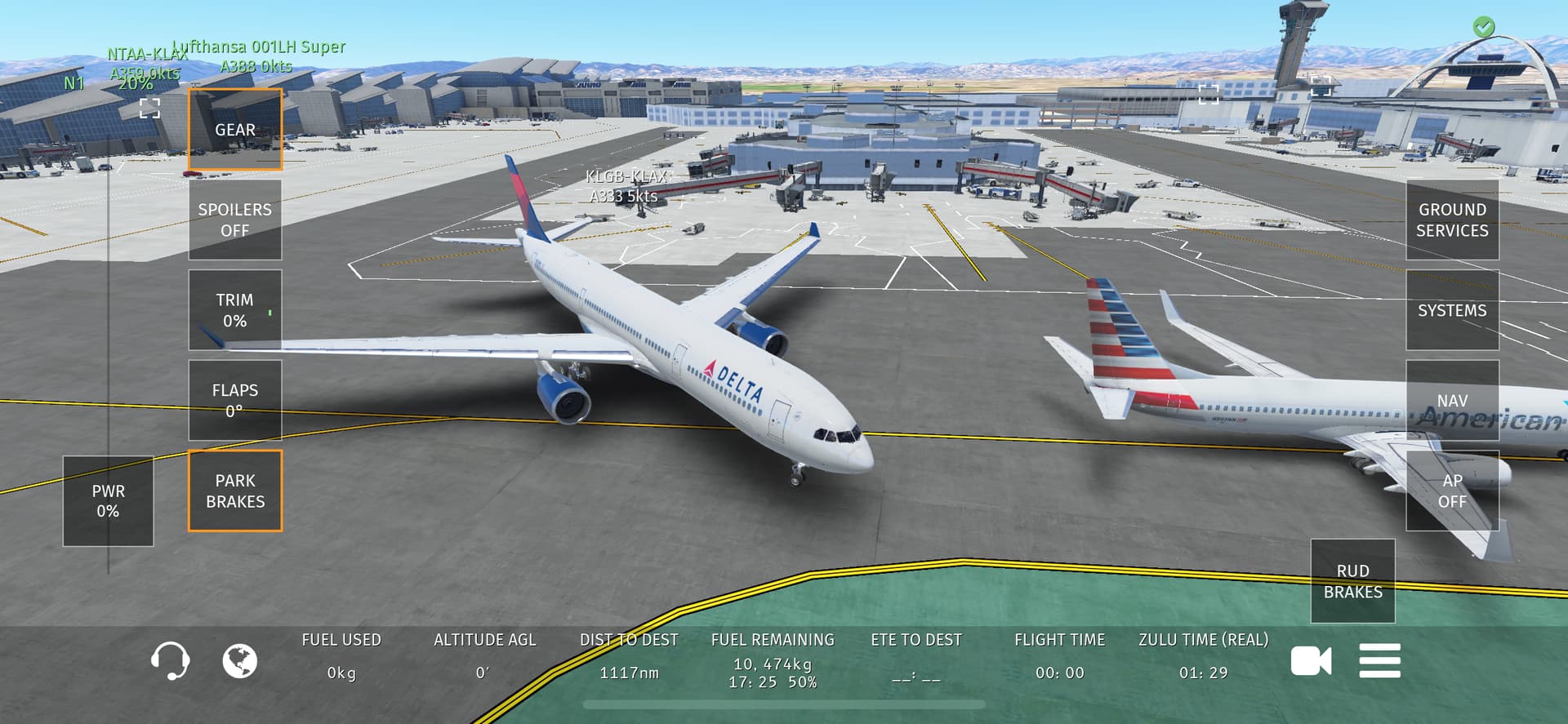
Task: Tap the green checkmark status icon
Action: pyautogui.click(x=1483, y=27)
